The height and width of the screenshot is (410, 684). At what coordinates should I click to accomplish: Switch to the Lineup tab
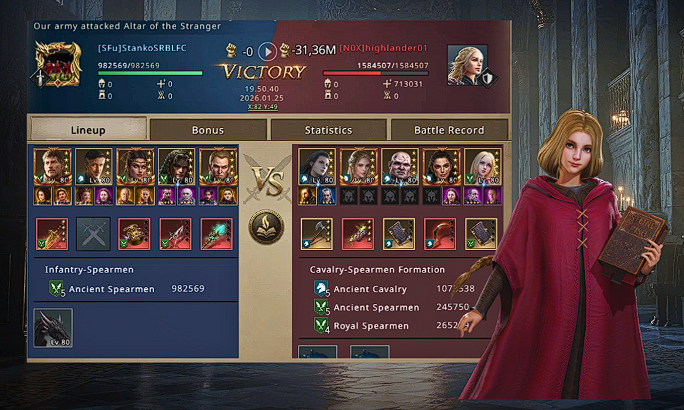coord(88,130)
